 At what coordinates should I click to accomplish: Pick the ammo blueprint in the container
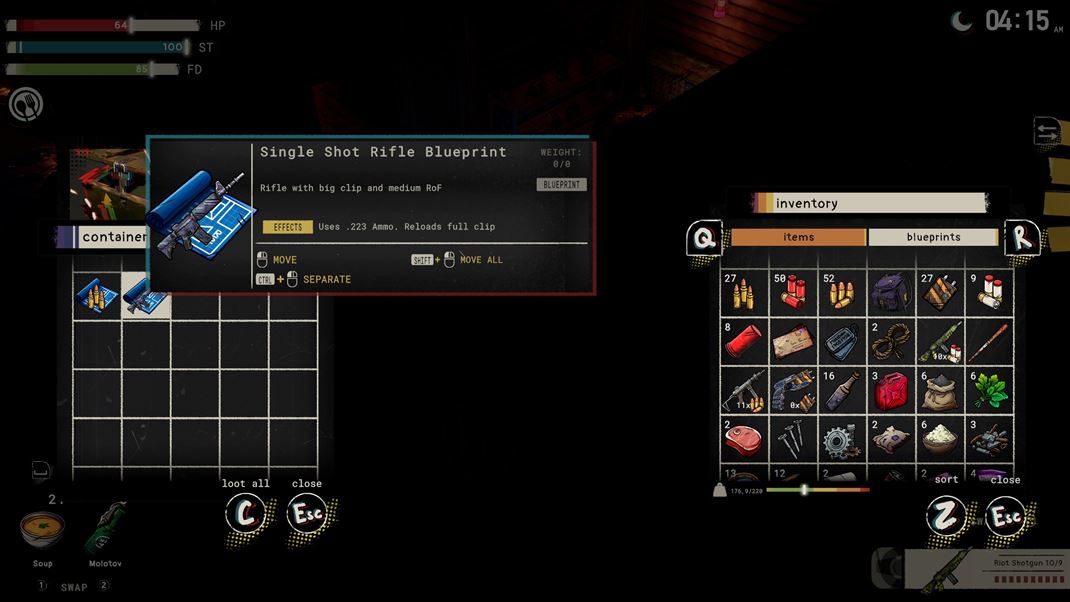[97, 295]
